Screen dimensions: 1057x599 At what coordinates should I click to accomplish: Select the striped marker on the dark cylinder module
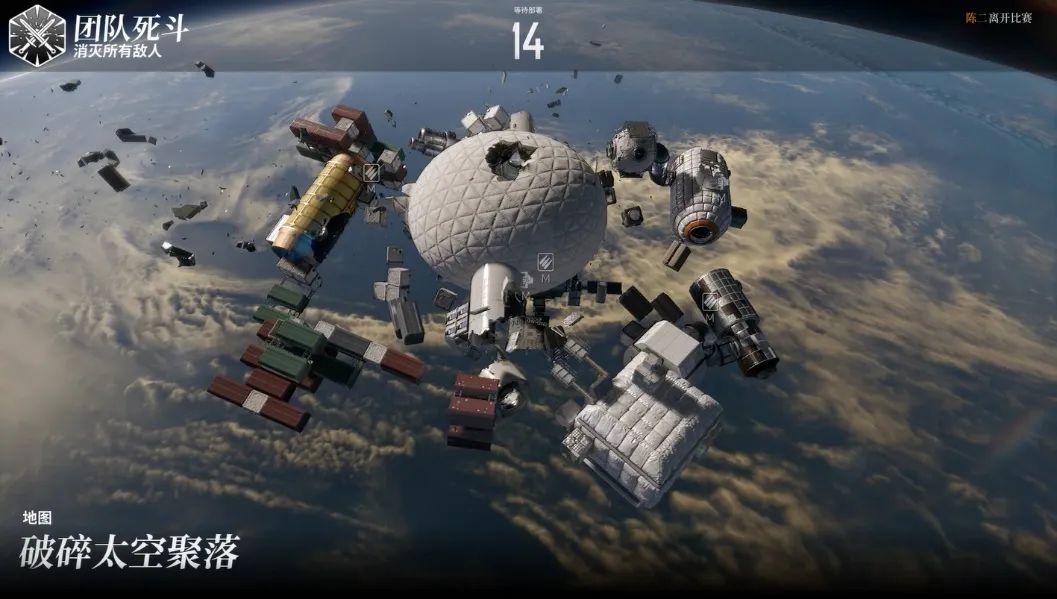point(709,301)
